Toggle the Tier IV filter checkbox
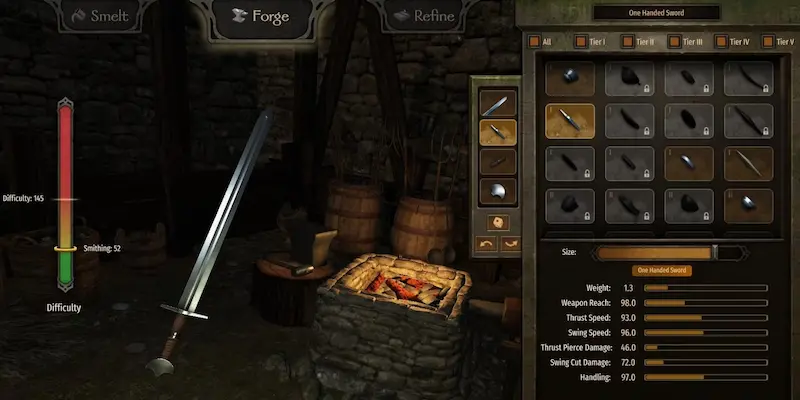This screenshot has width=800, height=400. pos(723,42)
